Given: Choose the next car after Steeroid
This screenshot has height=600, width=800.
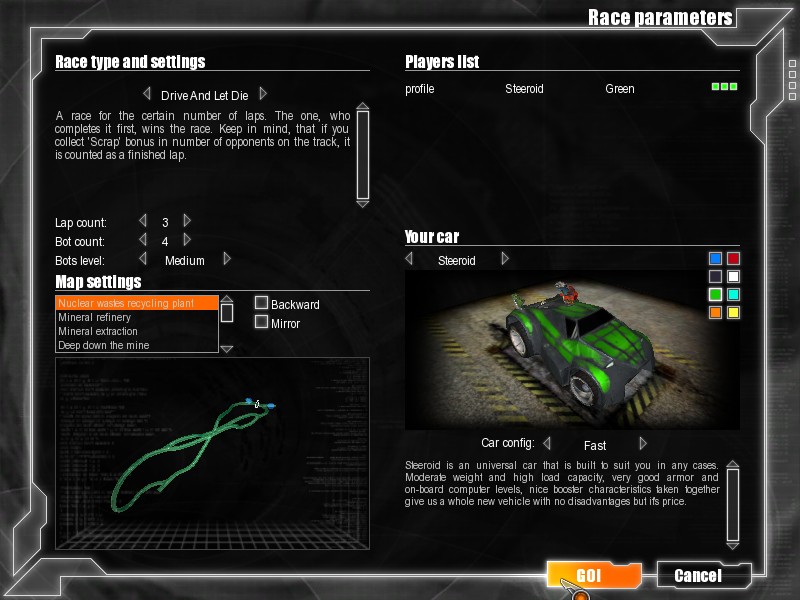Looking at the screenshot, I should (x=505, y=259).
